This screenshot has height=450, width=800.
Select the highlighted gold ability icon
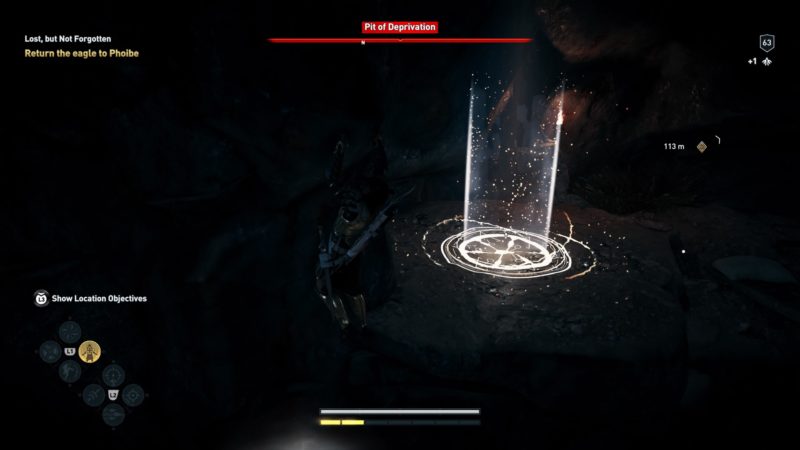(90, 351)
